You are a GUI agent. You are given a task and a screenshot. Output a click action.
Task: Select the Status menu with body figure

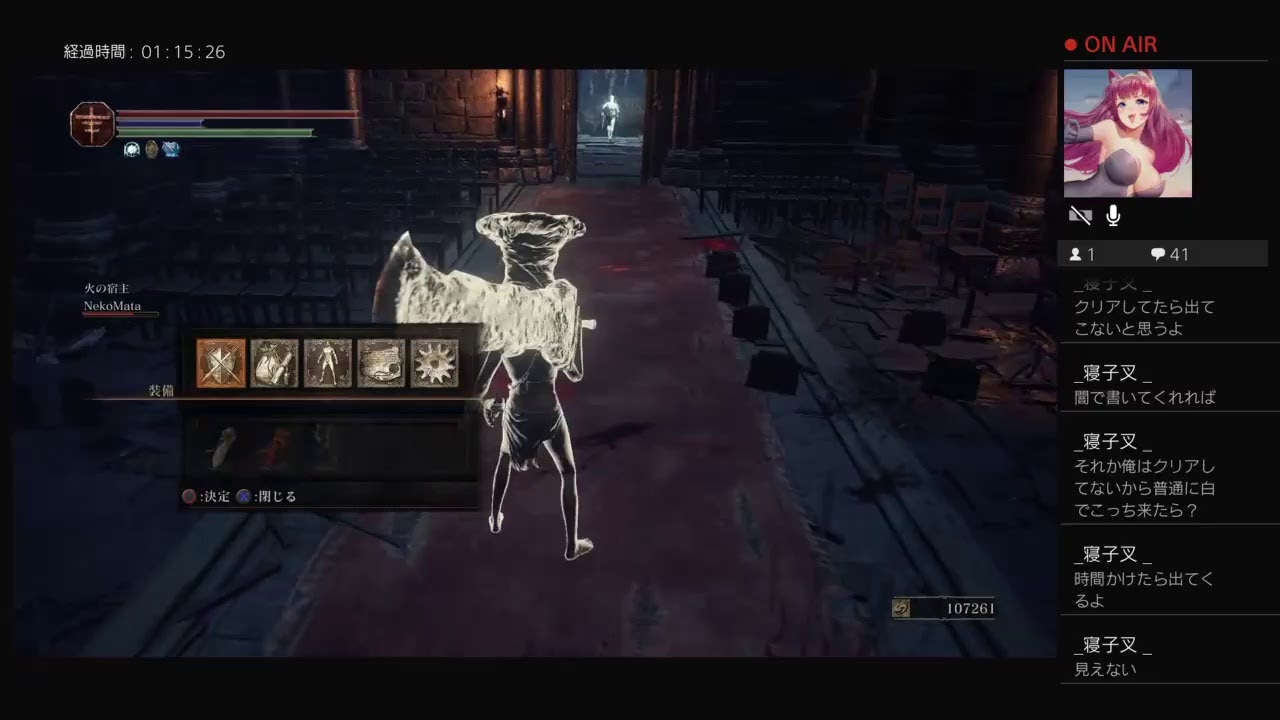(x=327, y=363)
